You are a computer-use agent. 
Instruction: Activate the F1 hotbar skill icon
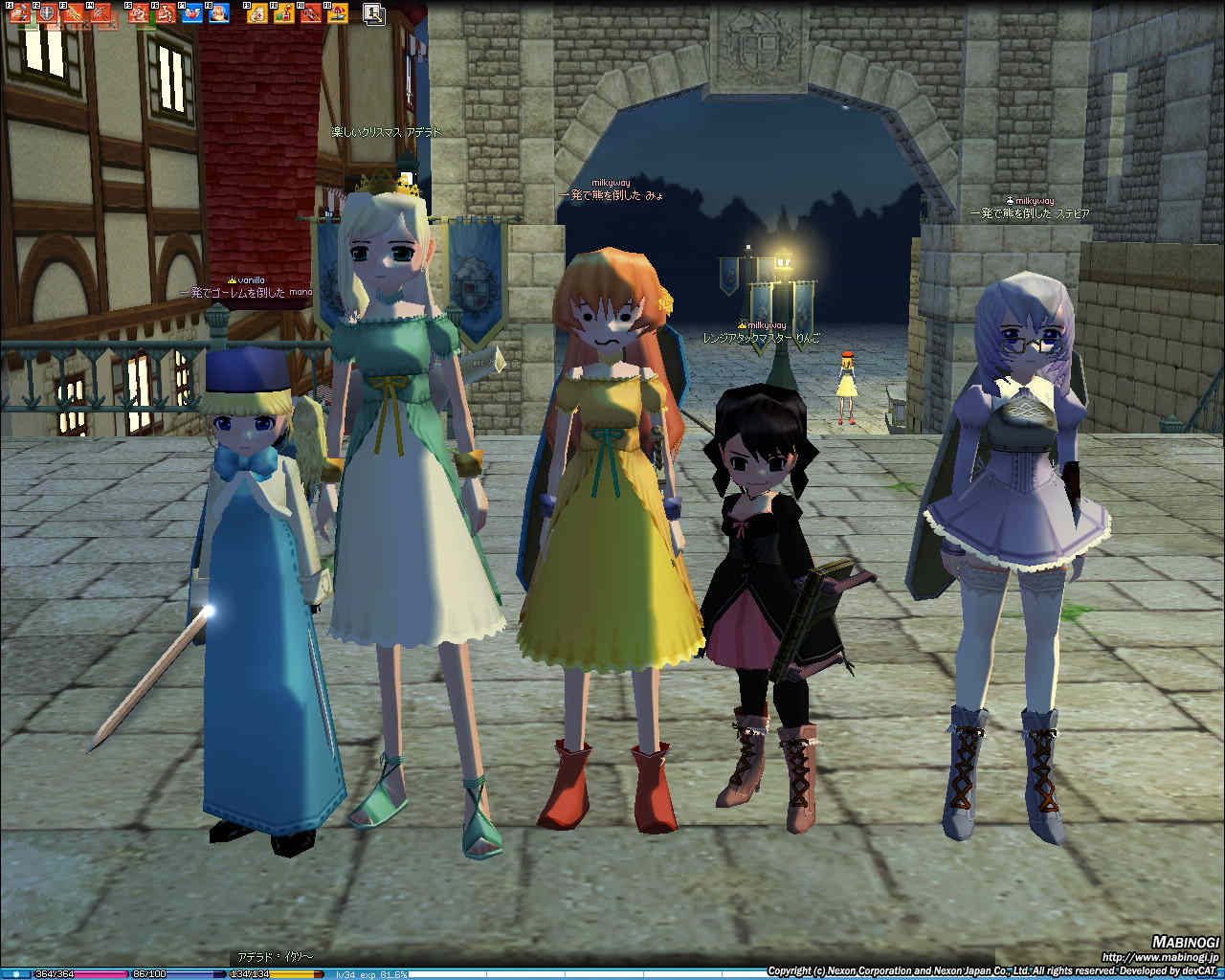[19, 13]
